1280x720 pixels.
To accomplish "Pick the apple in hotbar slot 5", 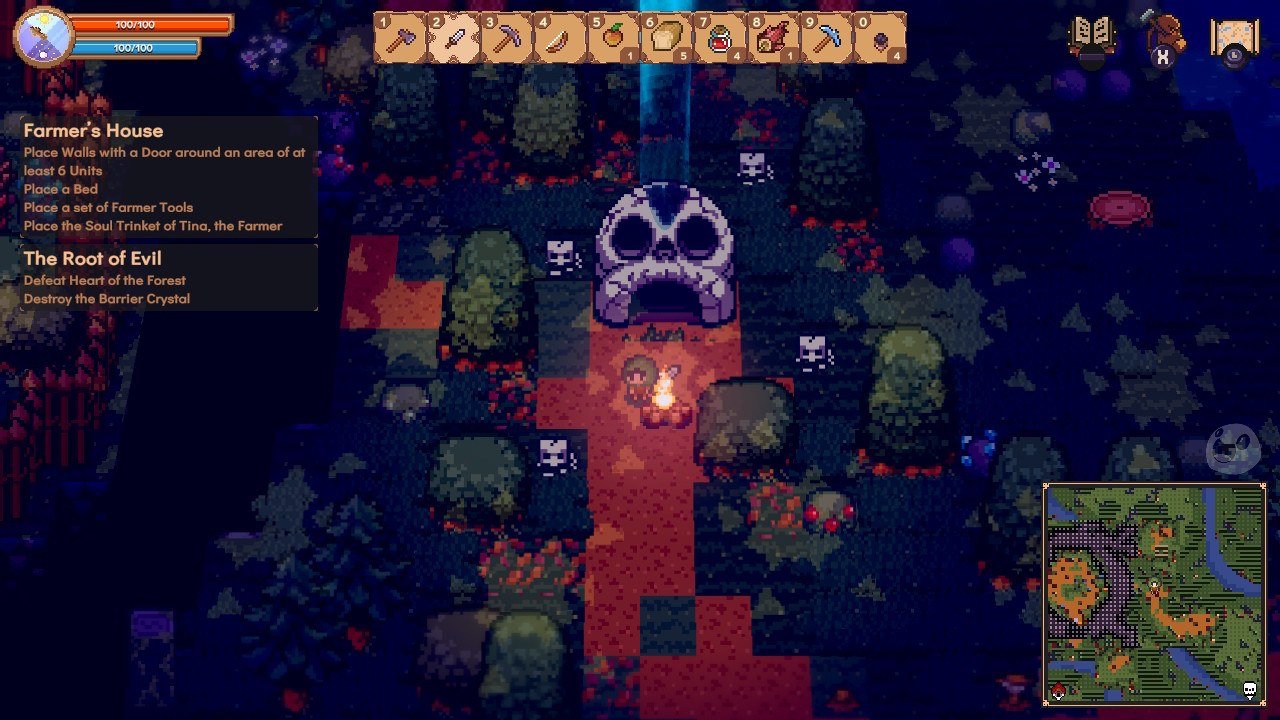I will (614, 38).
